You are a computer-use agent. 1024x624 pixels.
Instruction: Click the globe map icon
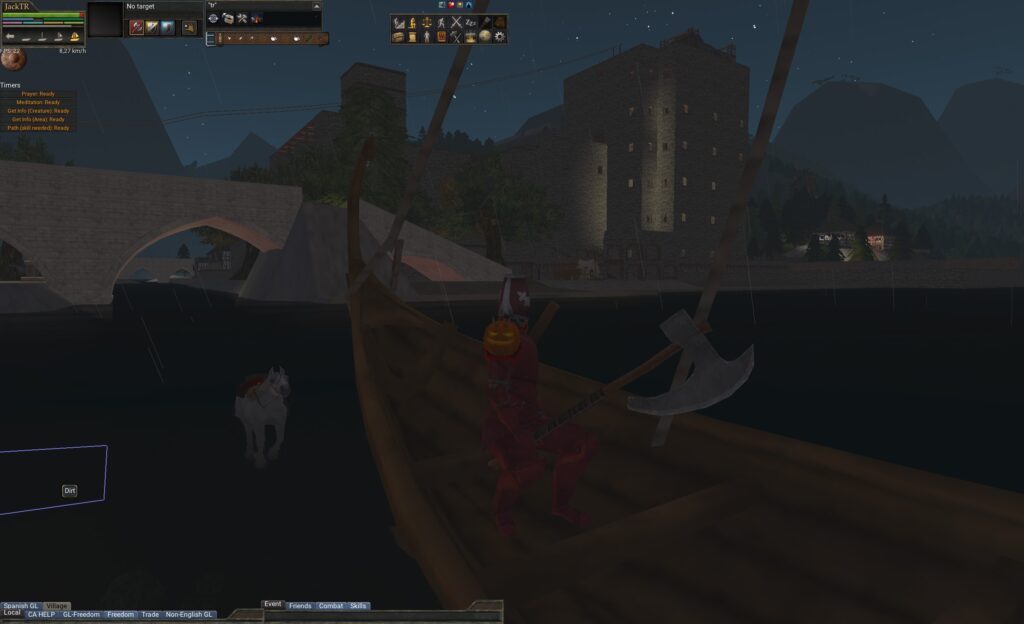click(485, 37)
